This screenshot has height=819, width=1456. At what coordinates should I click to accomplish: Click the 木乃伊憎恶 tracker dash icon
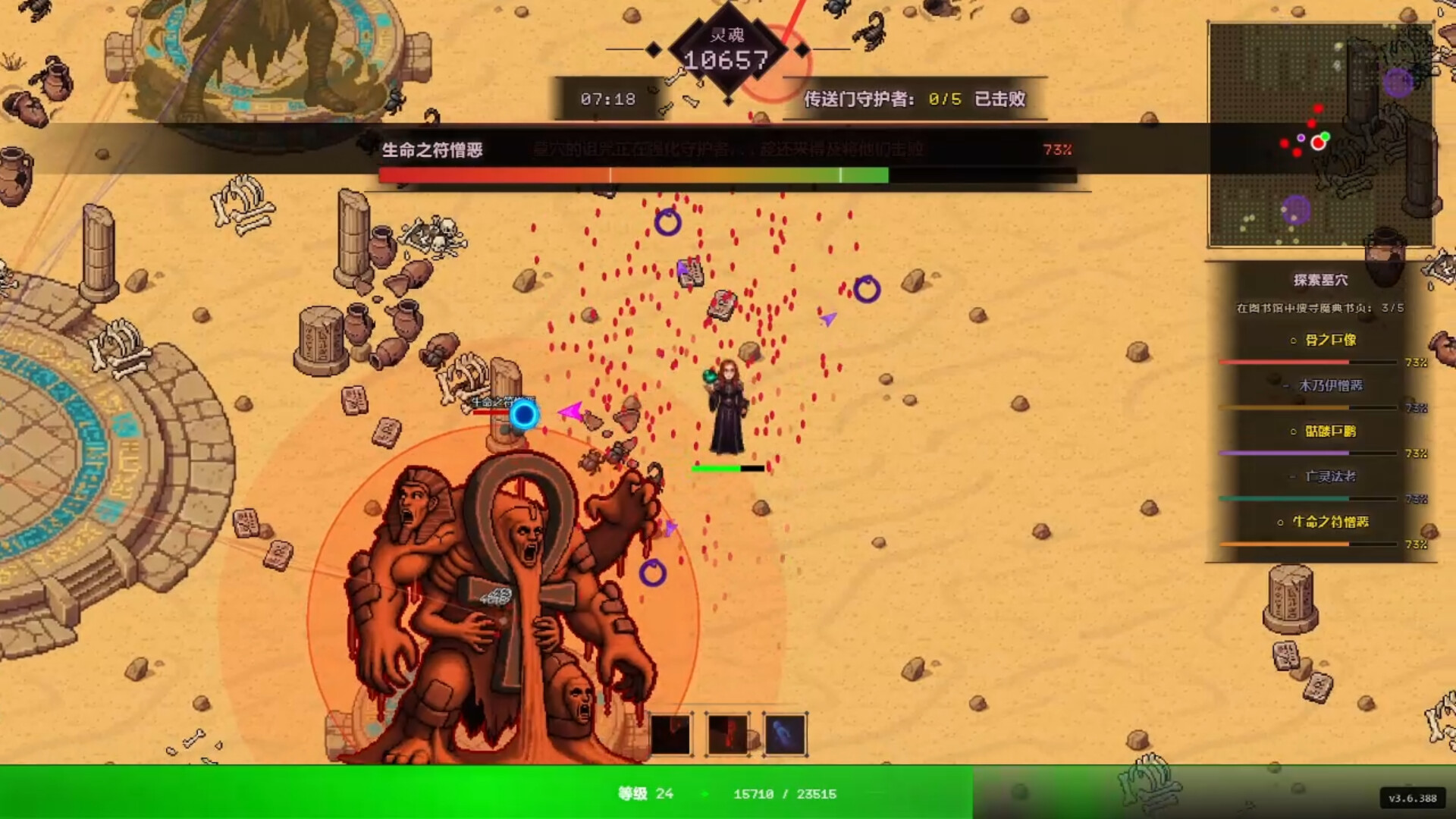tap(1285, 386)
